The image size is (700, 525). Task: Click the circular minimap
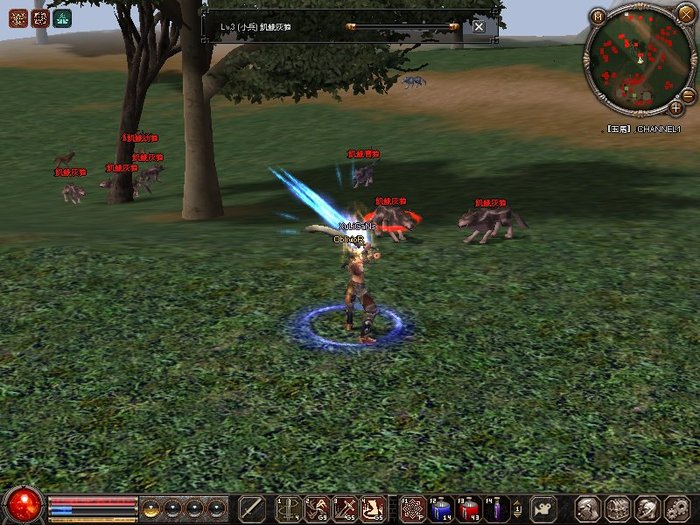[x=637, y=61]
